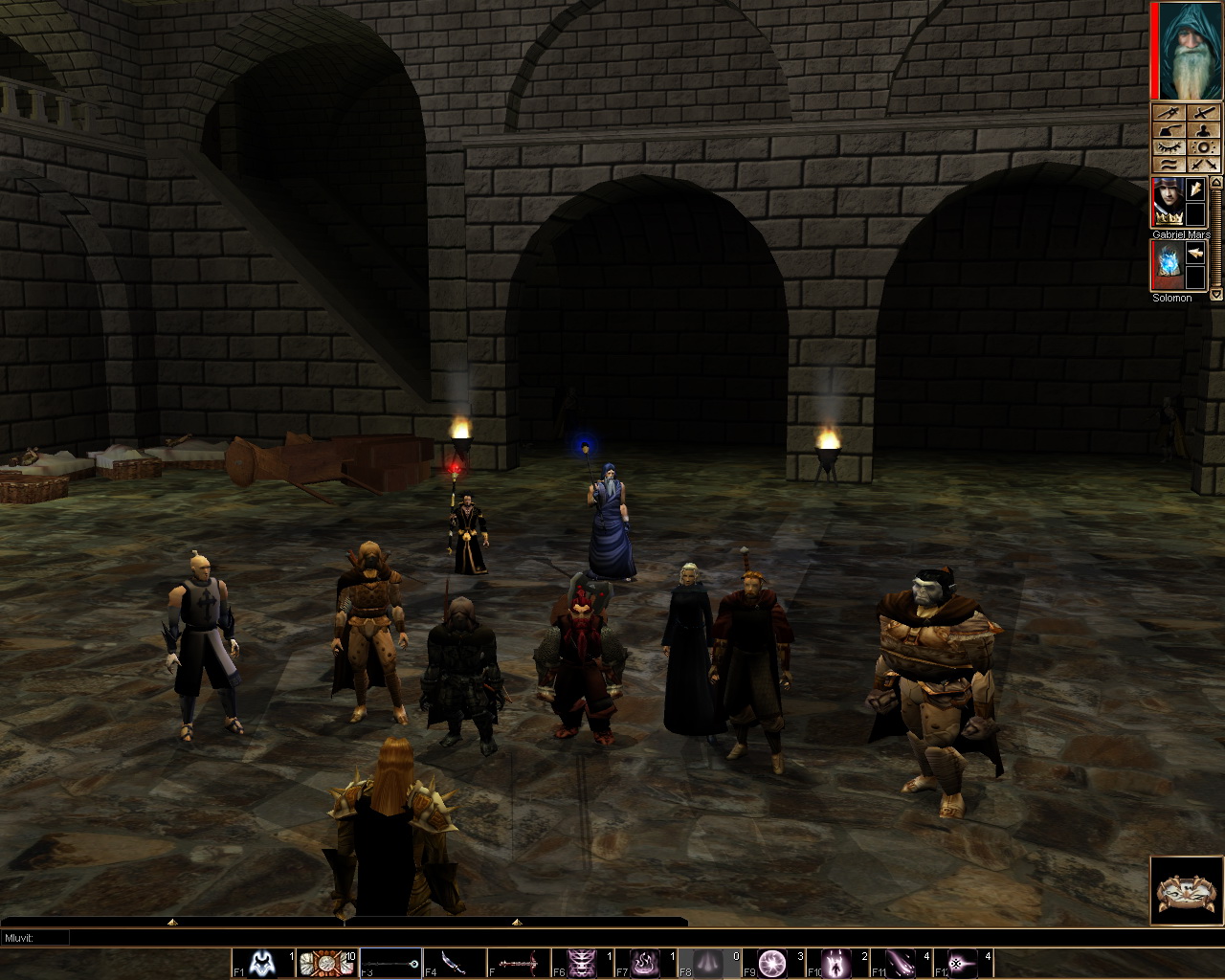
Task: Equip the crossbow in the fifth quickslot
Action: coord(518,963)
